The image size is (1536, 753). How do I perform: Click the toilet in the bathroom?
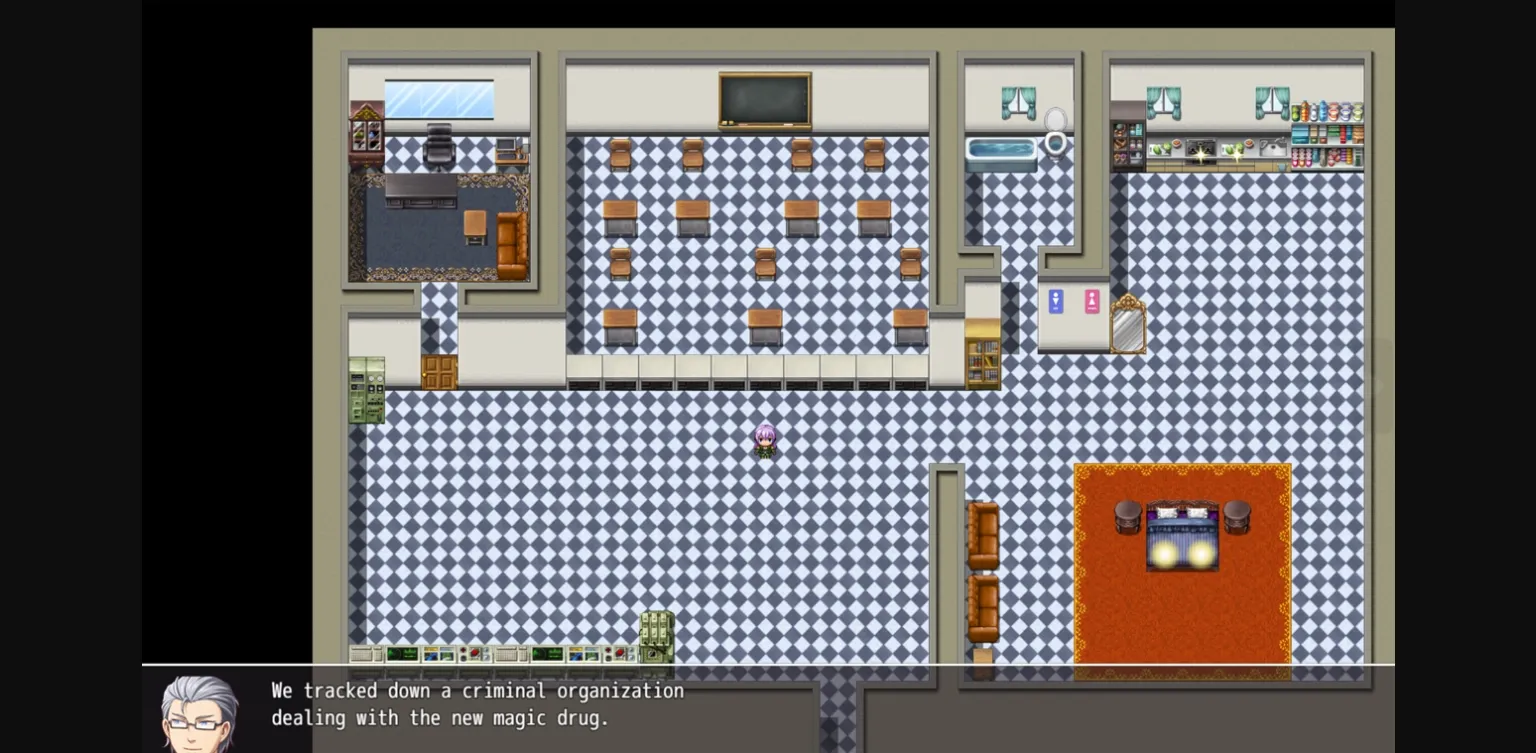(1056, 140)
